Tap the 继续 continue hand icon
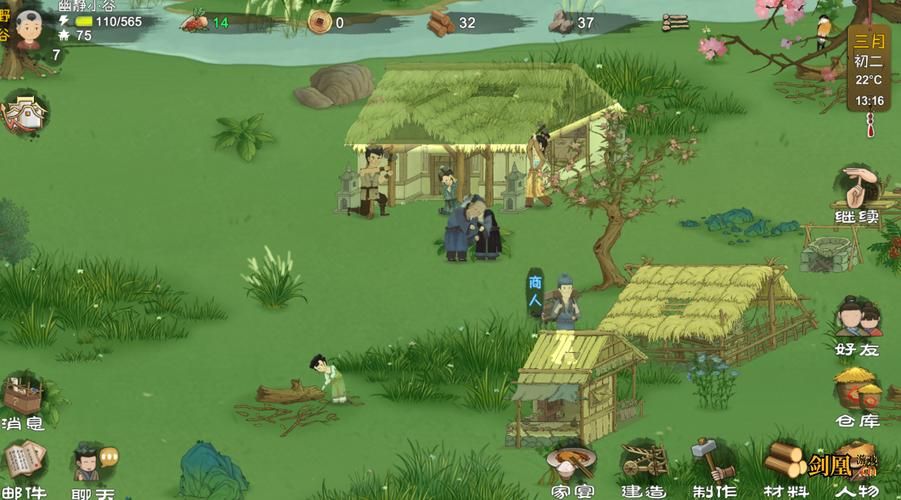 pyautogui.click(x=857, y=193)
